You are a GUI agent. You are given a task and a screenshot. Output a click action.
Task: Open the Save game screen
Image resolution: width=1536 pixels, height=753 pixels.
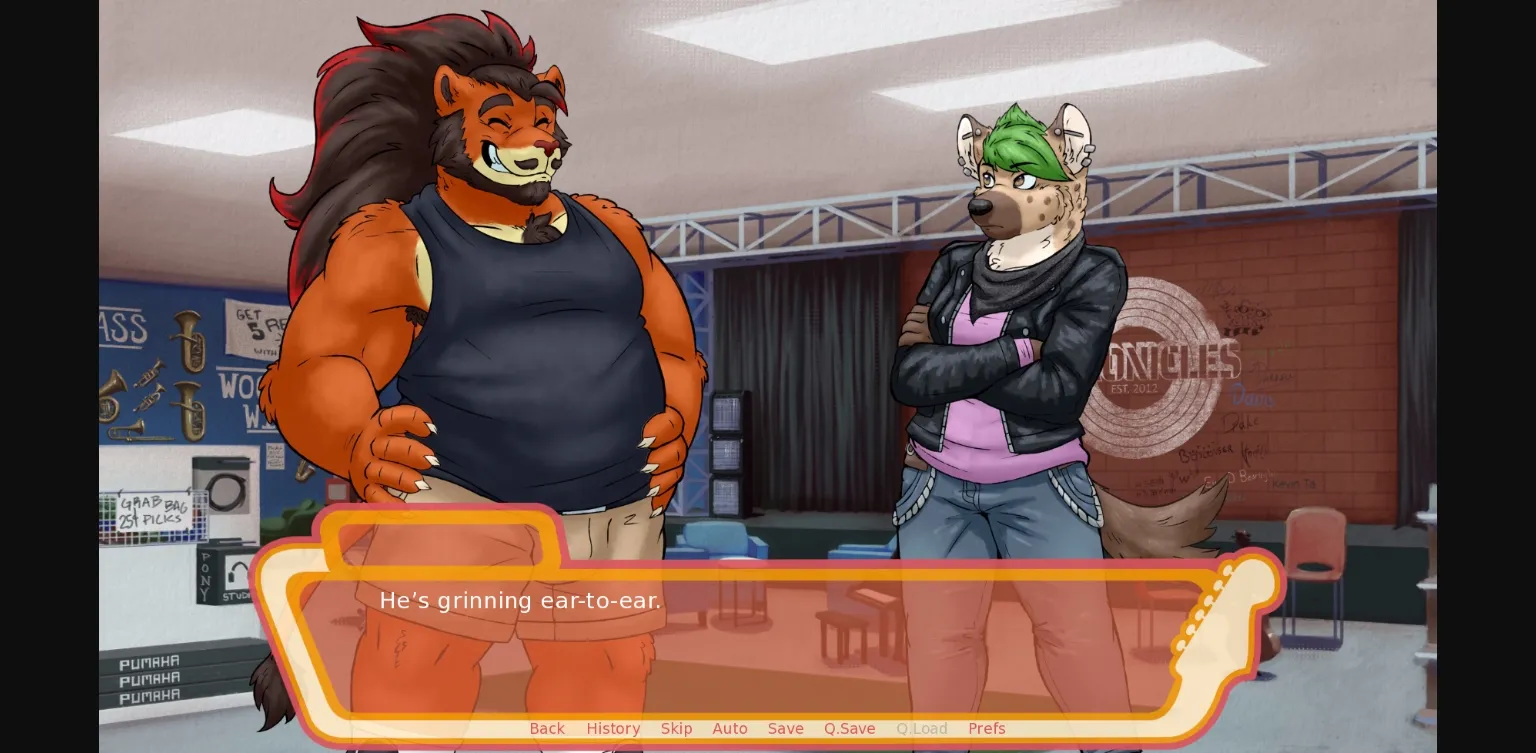click(785, 729)
